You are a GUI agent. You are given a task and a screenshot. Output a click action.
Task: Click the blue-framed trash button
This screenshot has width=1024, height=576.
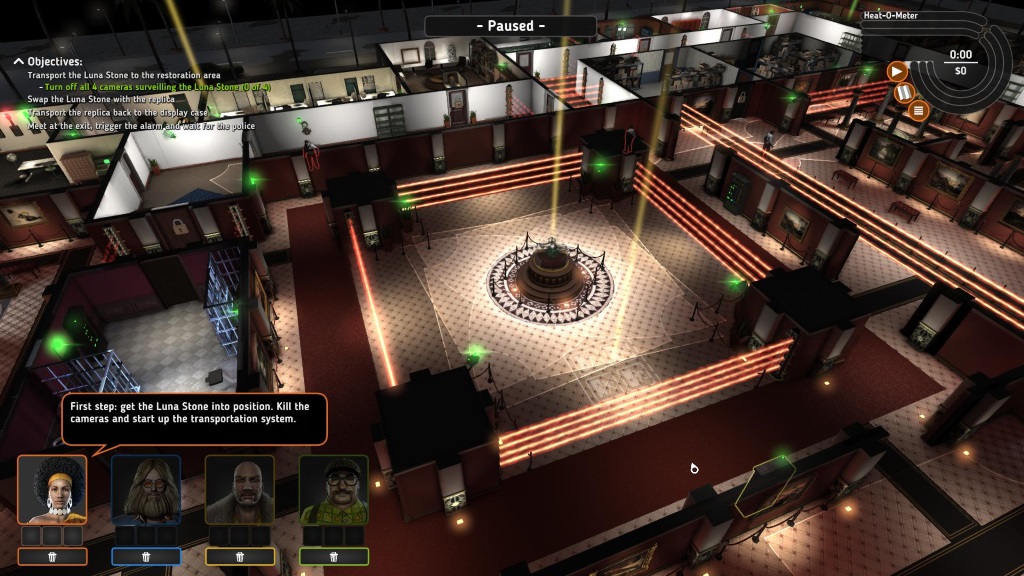point(146,556)
